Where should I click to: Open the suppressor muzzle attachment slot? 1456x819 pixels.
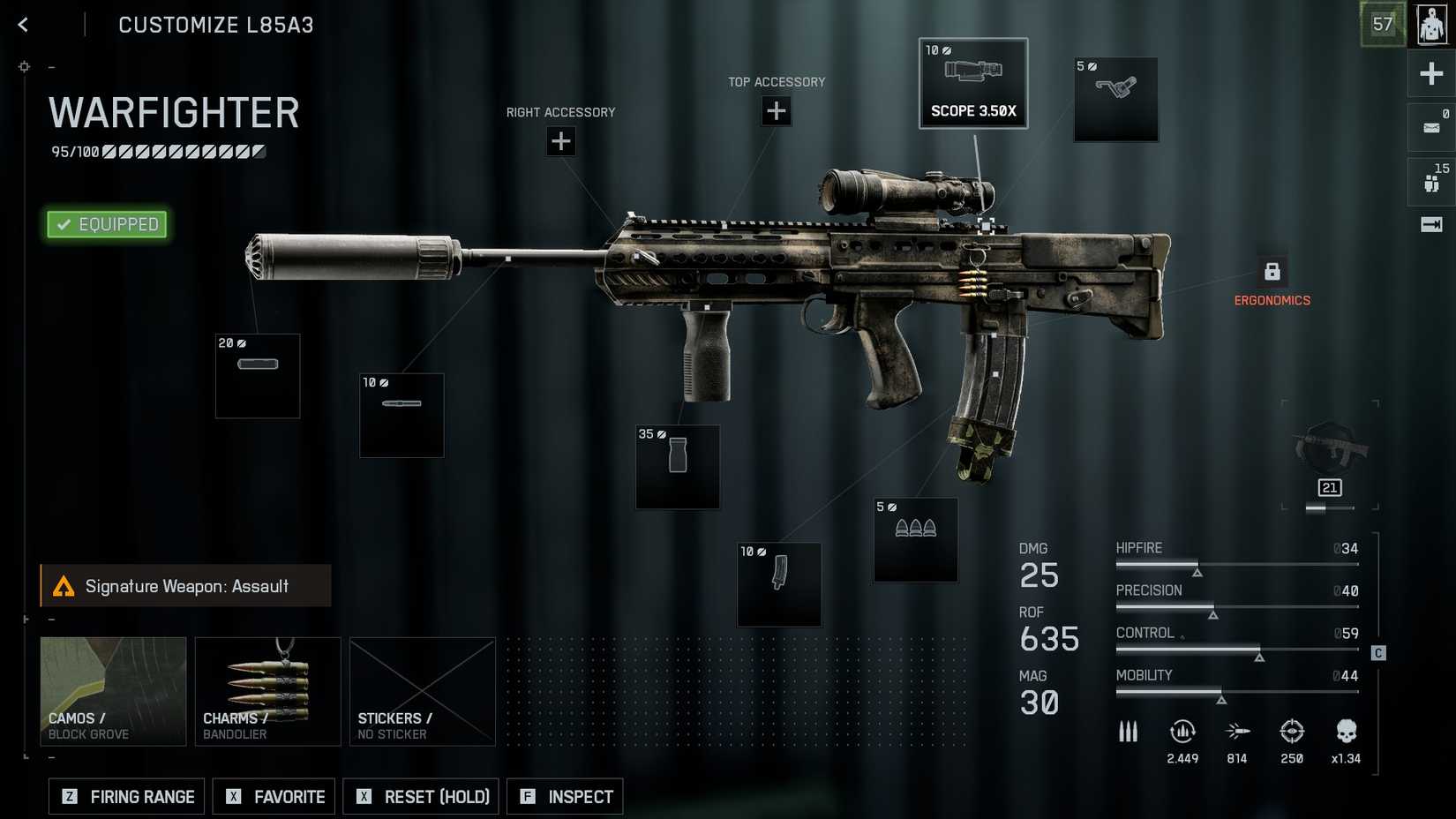(x=258, y=375)
